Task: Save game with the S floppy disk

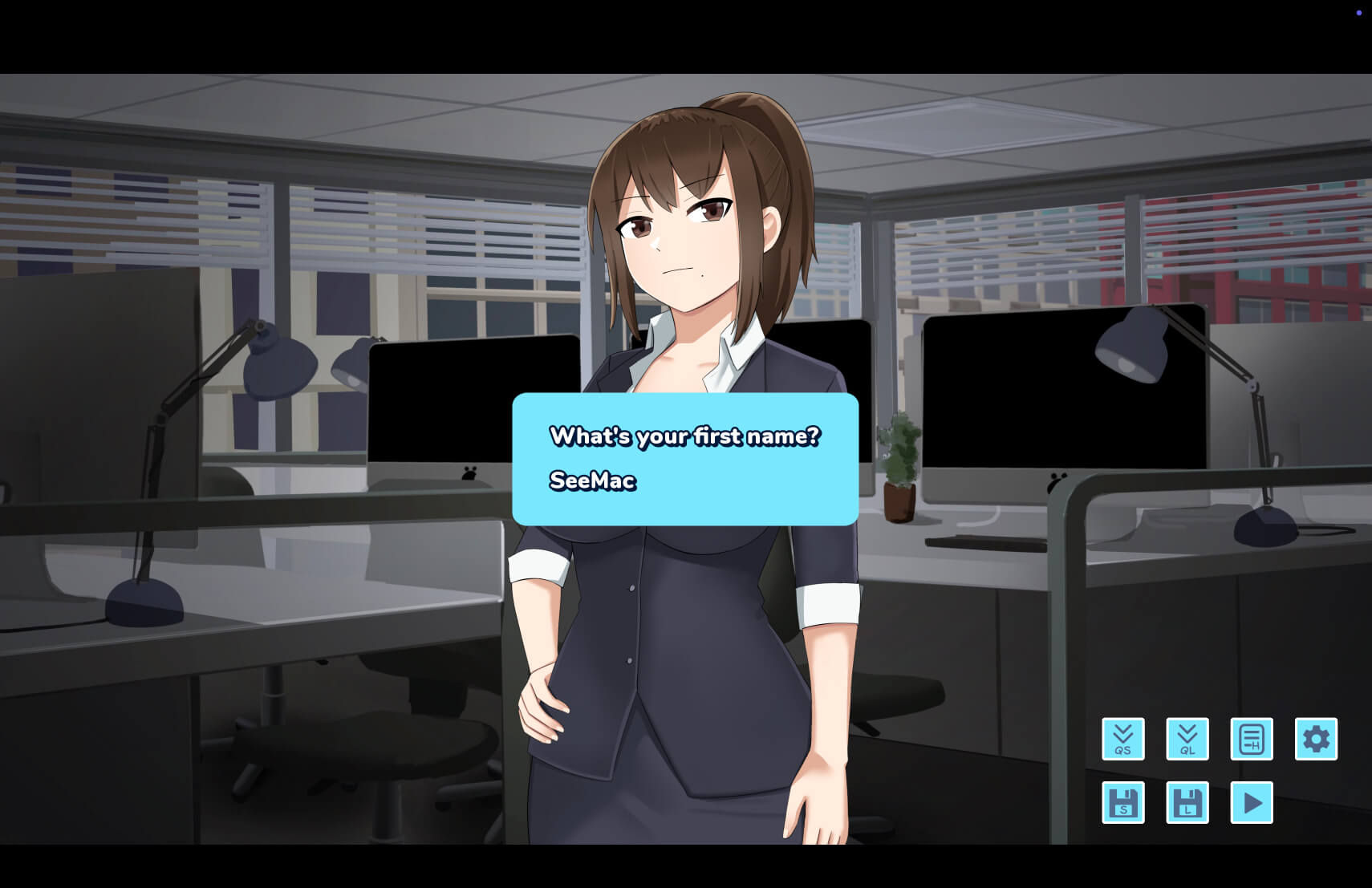Action: 1122,802
